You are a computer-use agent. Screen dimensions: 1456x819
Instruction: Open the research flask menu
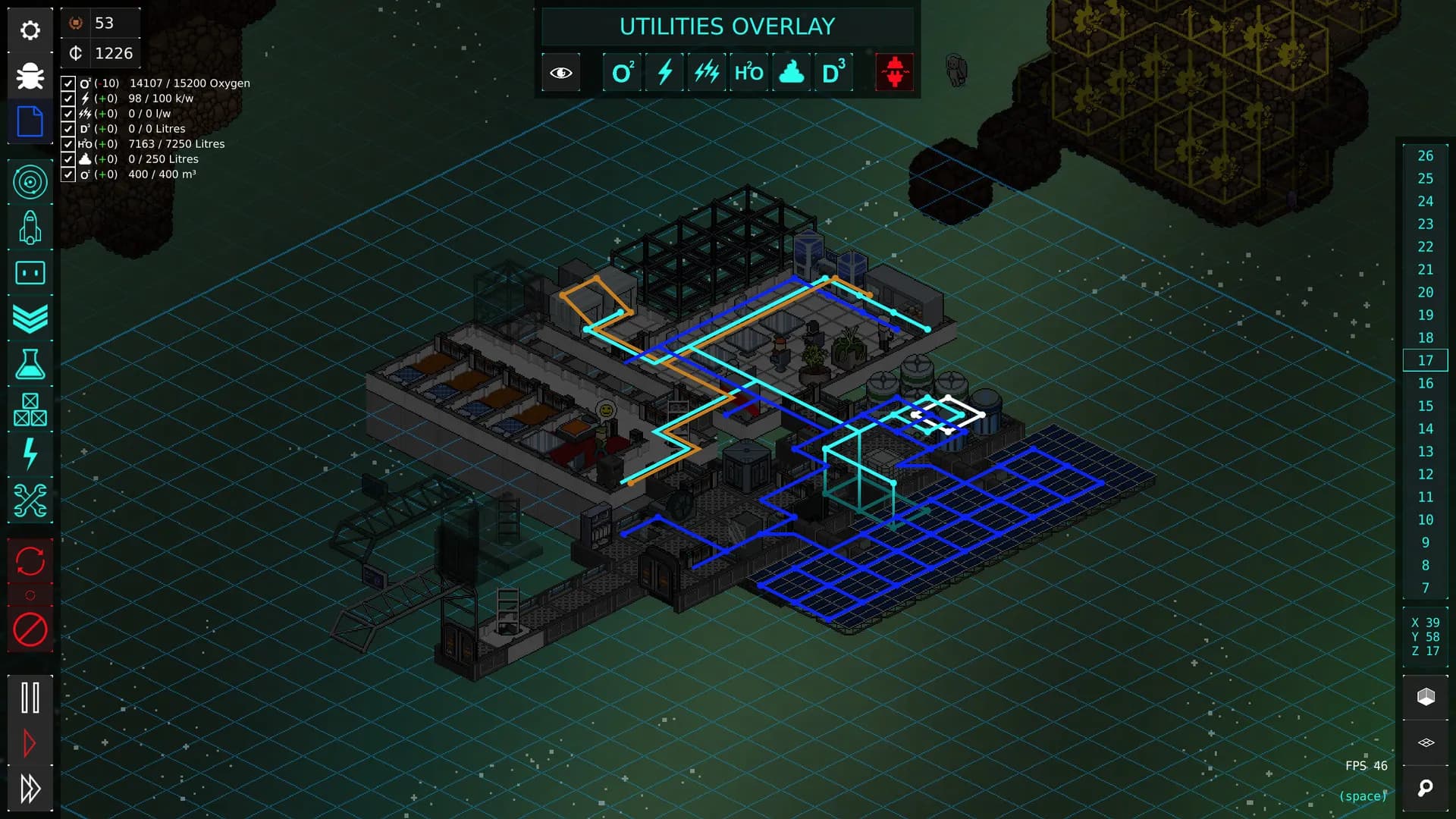(30, 364)
